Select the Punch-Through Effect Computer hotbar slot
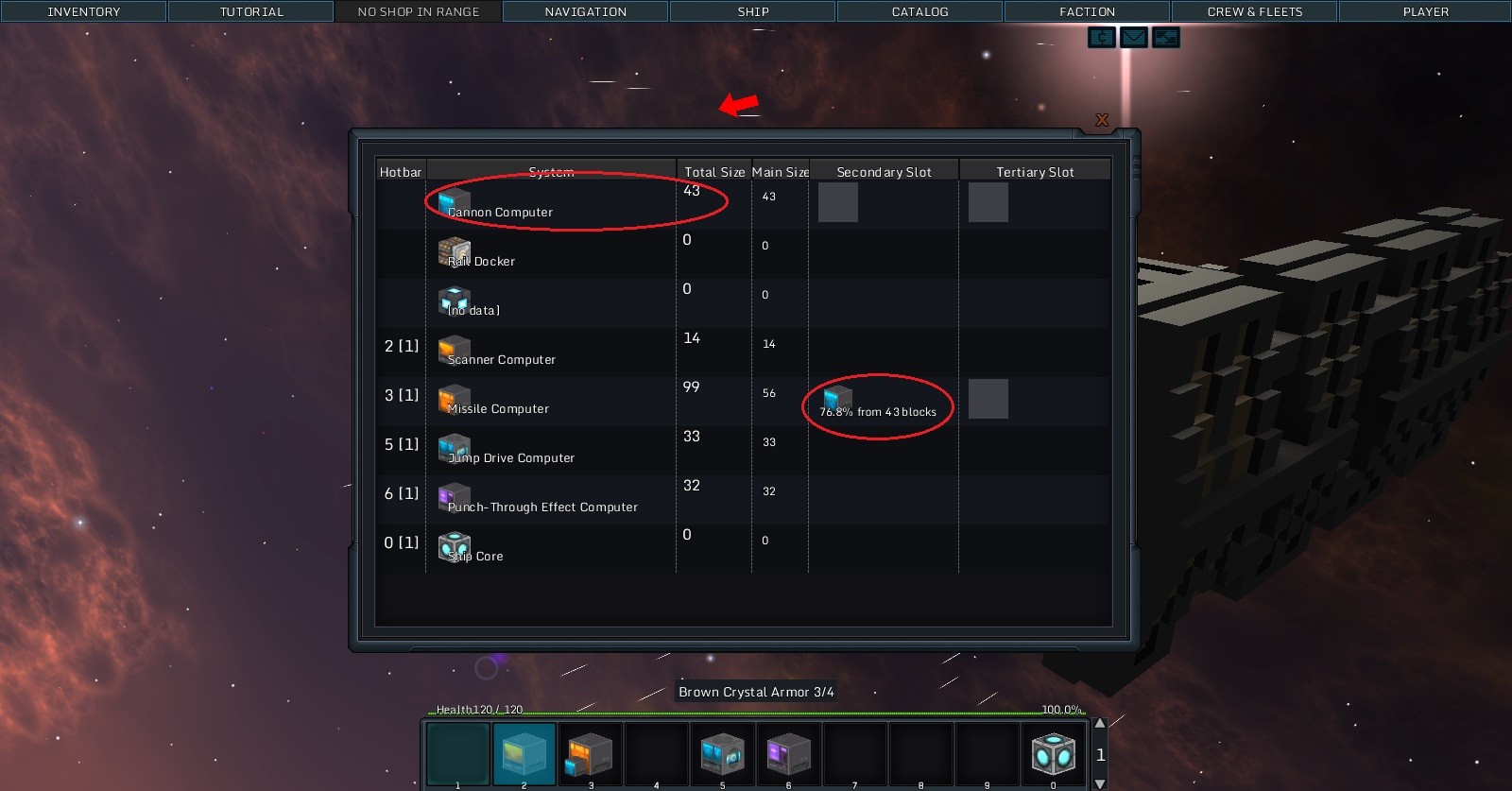 pos(789,754)
